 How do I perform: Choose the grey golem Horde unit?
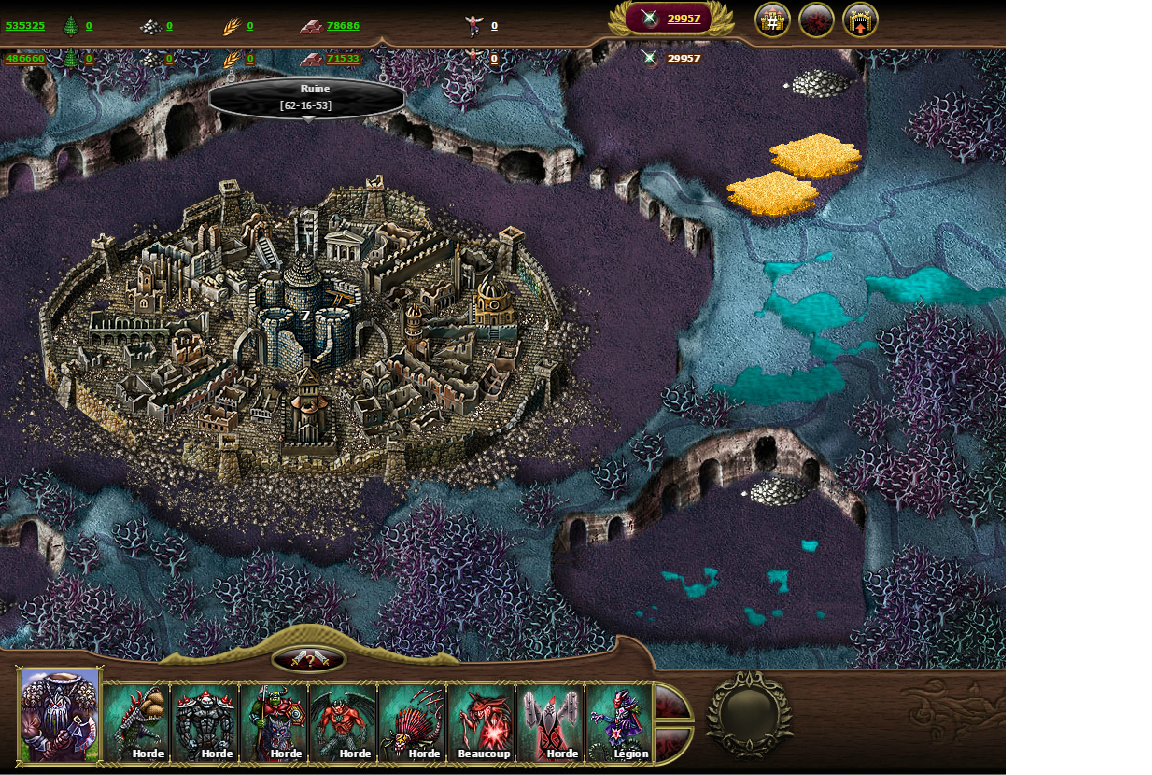coord(206,722)
